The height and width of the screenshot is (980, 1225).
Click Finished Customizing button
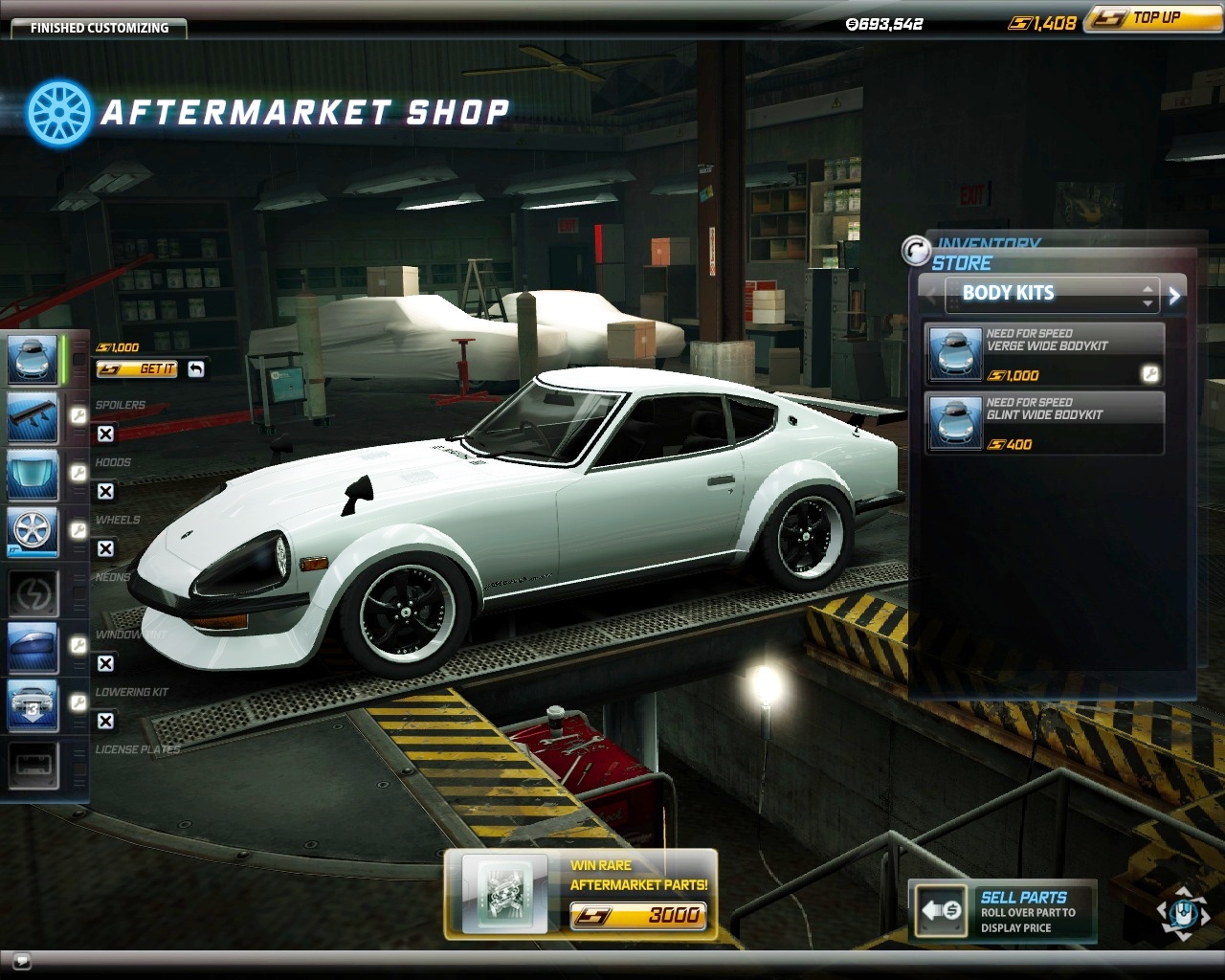point(99,28)
